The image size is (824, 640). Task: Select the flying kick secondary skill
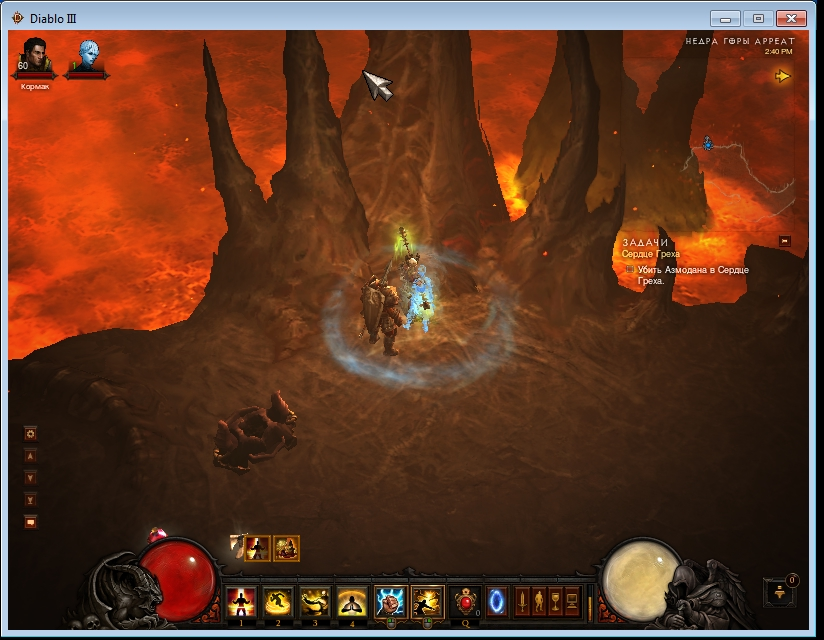427,601
